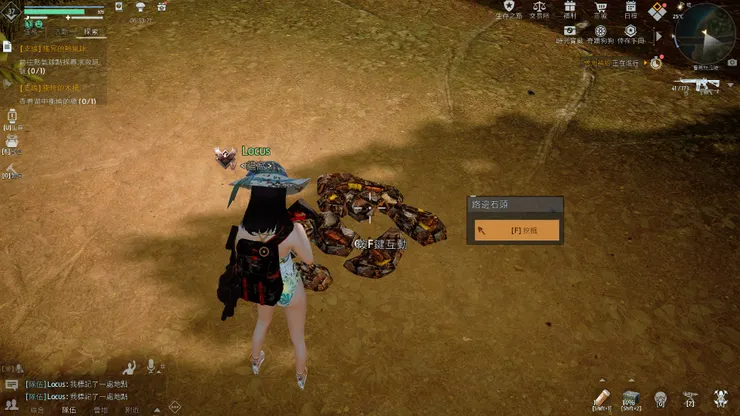
Task: Click the [F] pick up button
Action: click(516, 230)
